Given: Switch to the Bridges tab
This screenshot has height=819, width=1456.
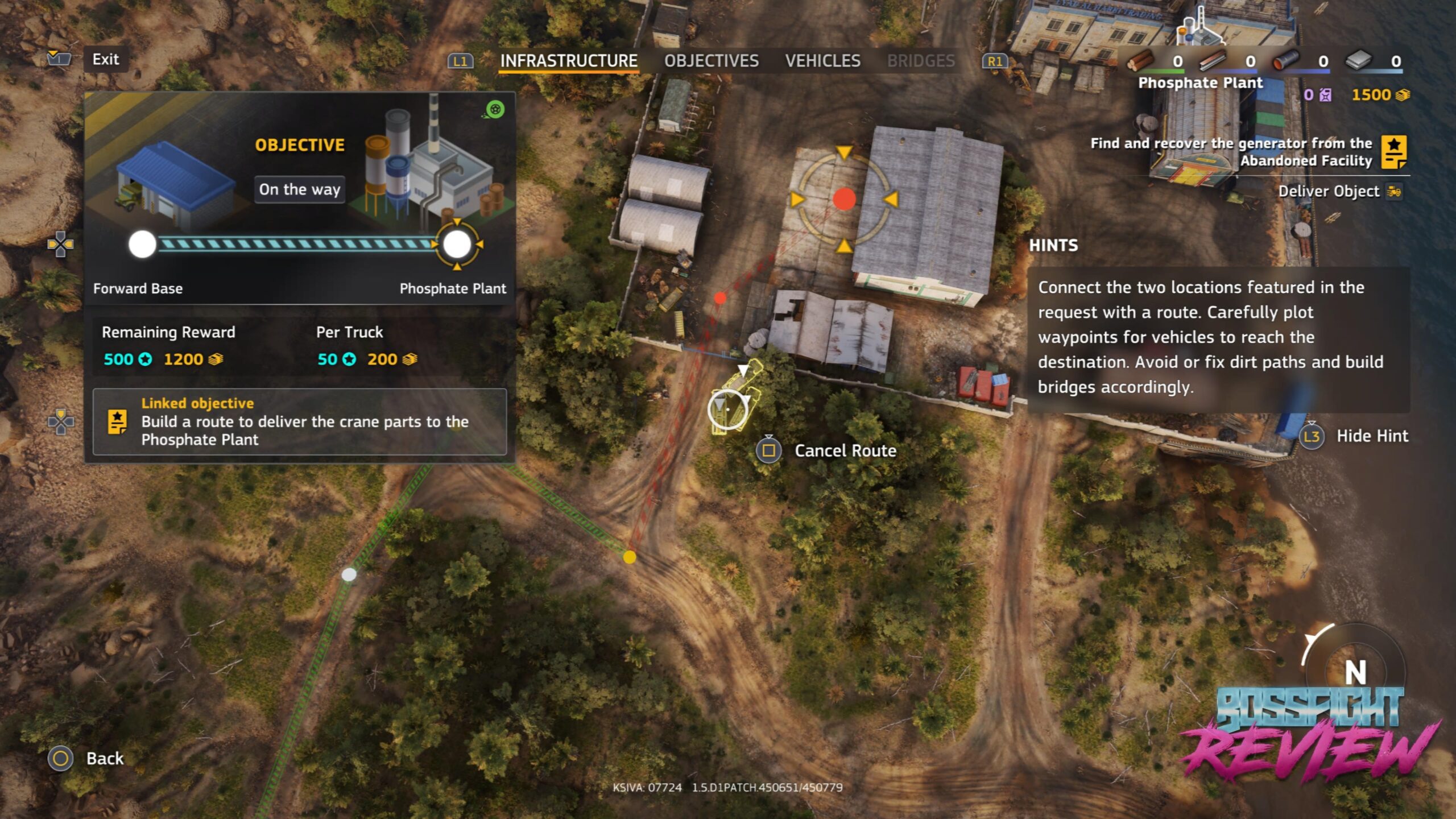Looking at the screenshot, I should [921, 61].
